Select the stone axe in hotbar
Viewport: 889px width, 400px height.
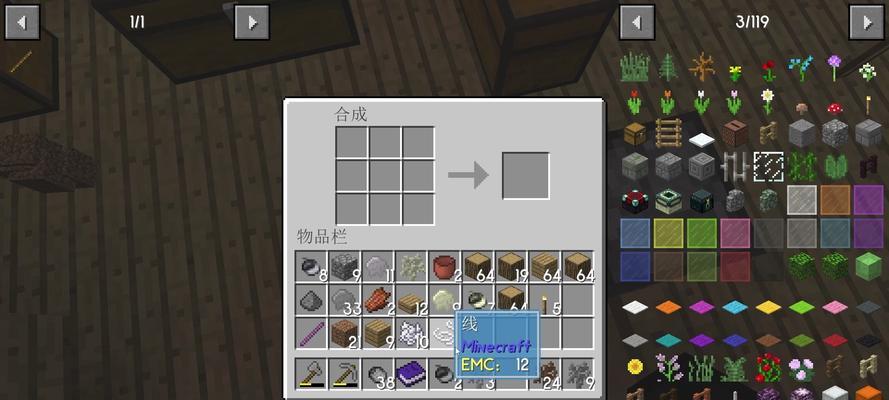311,375
